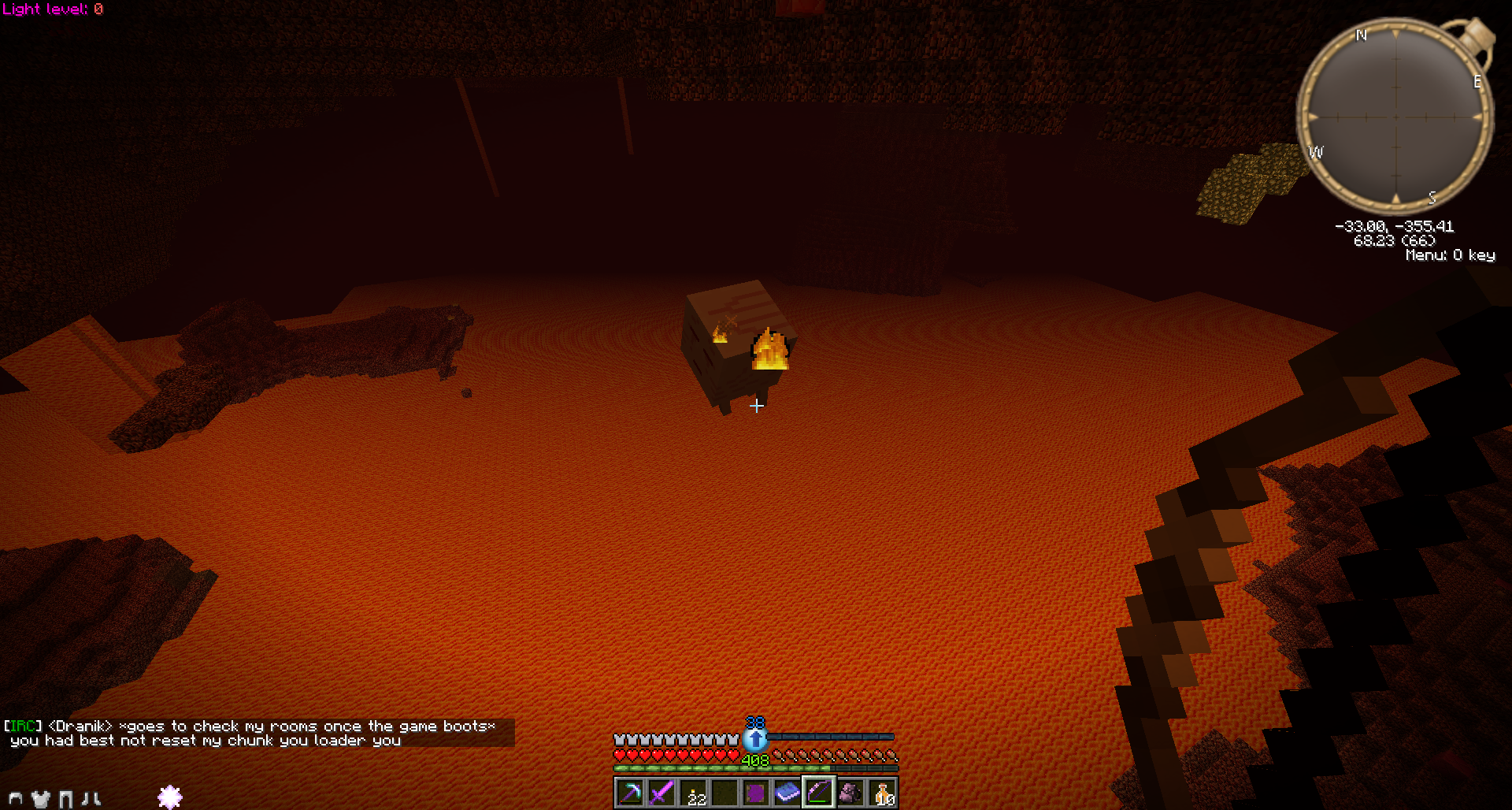
Task: Select the diamond pickaxe hotbar slot
Action: [x=630, y=793]
